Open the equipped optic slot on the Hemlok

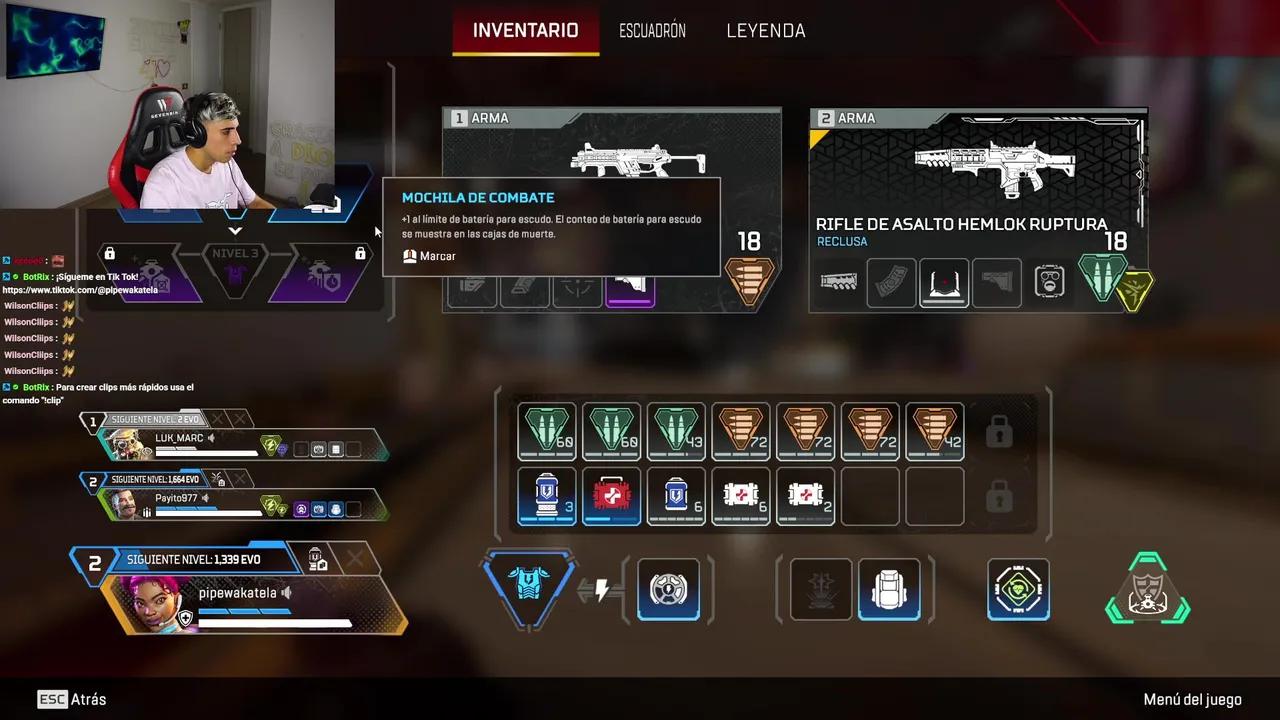click(x=944, y=283)
